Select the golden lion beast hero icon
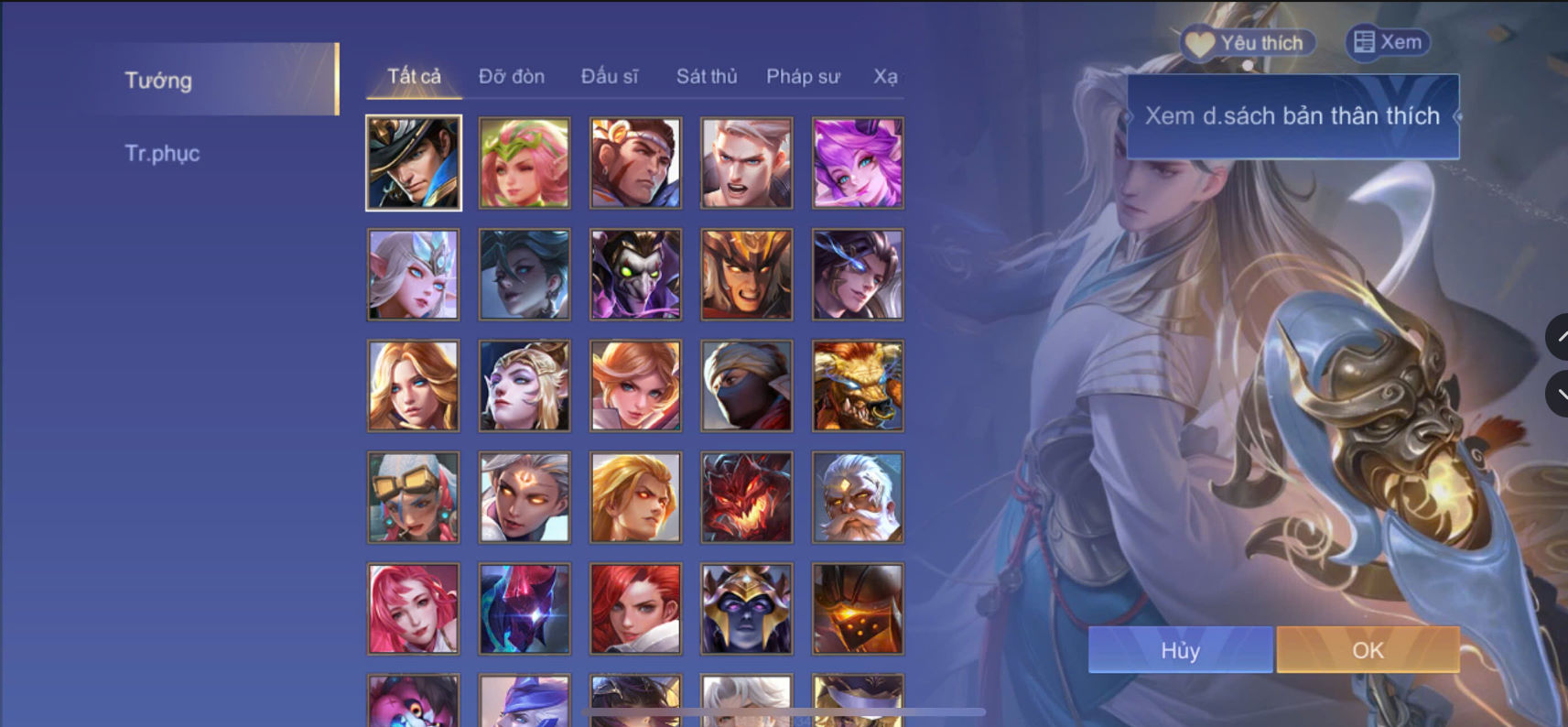The image size is (1568, 727). click(858, 385)
